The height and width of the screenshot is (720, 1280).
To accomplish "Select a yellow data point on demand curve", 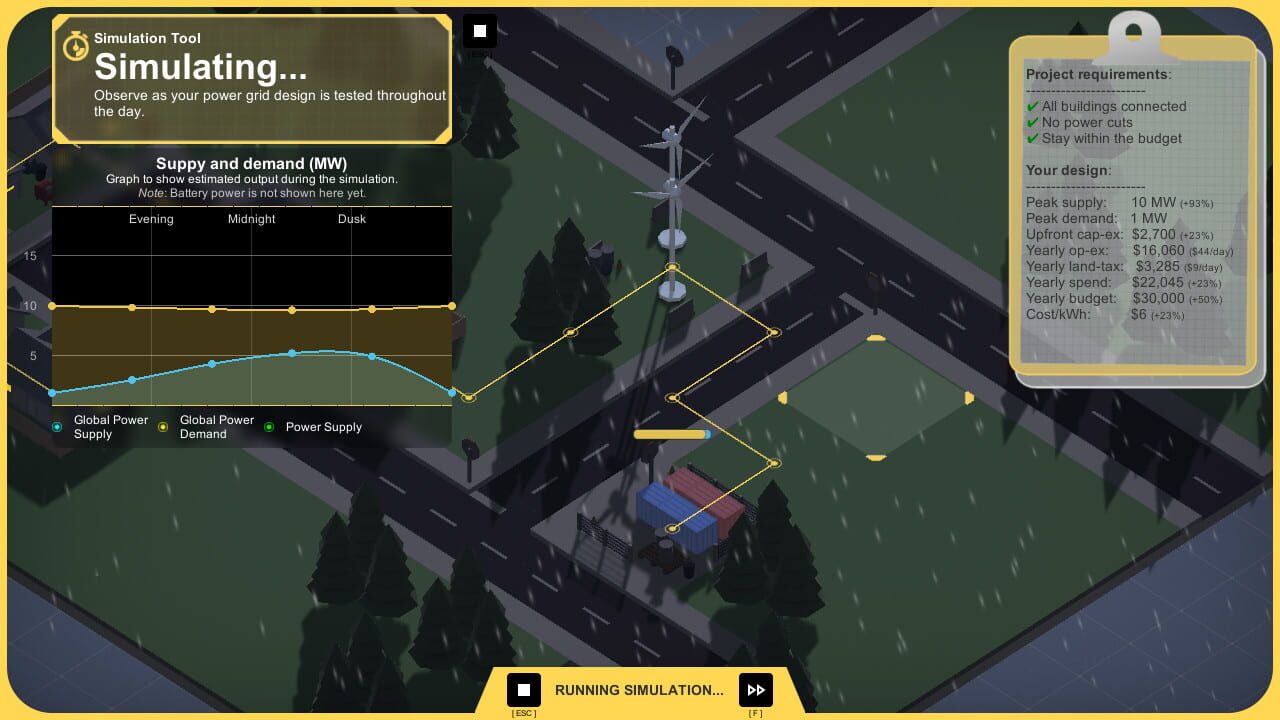I will [x=292, y=309].
